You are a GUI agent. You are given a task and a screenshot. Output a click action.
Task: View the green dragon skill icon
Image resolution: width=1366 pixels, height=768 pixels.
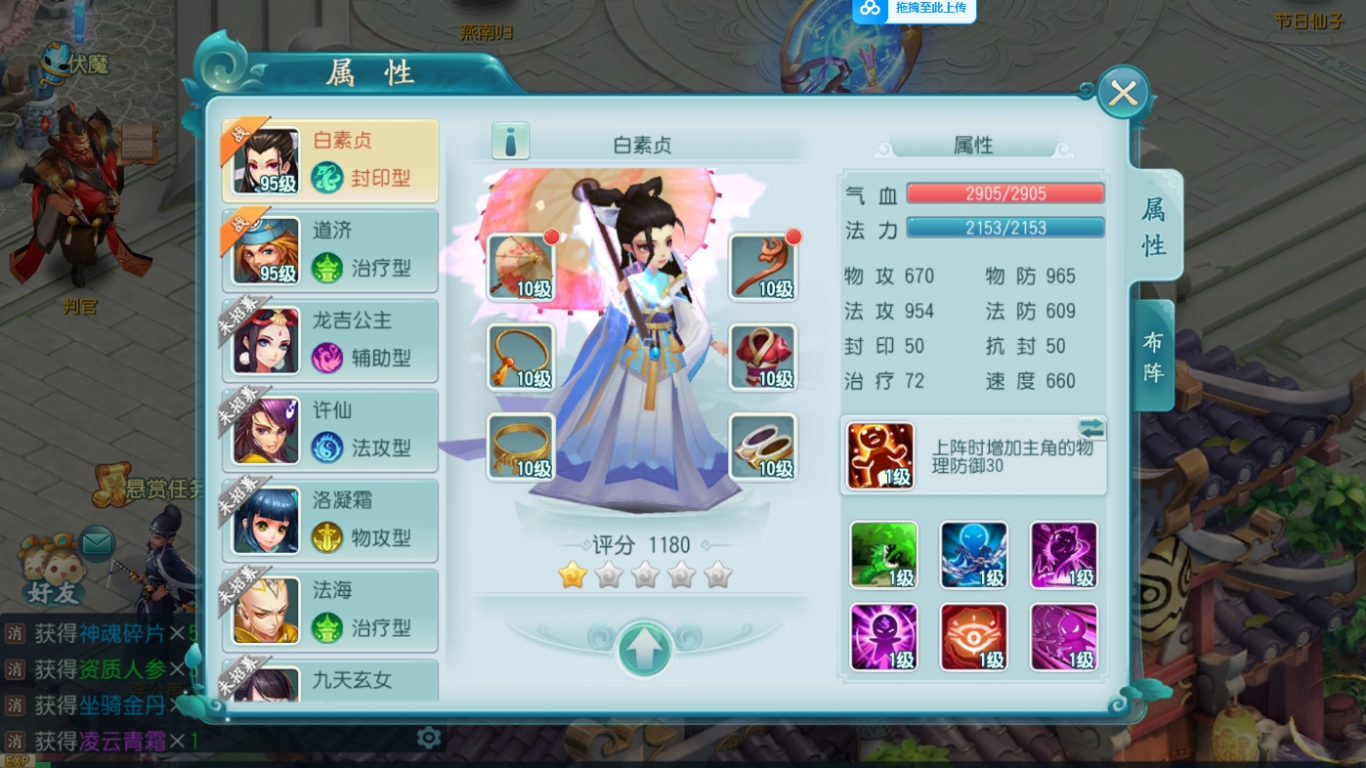point(883,554)
